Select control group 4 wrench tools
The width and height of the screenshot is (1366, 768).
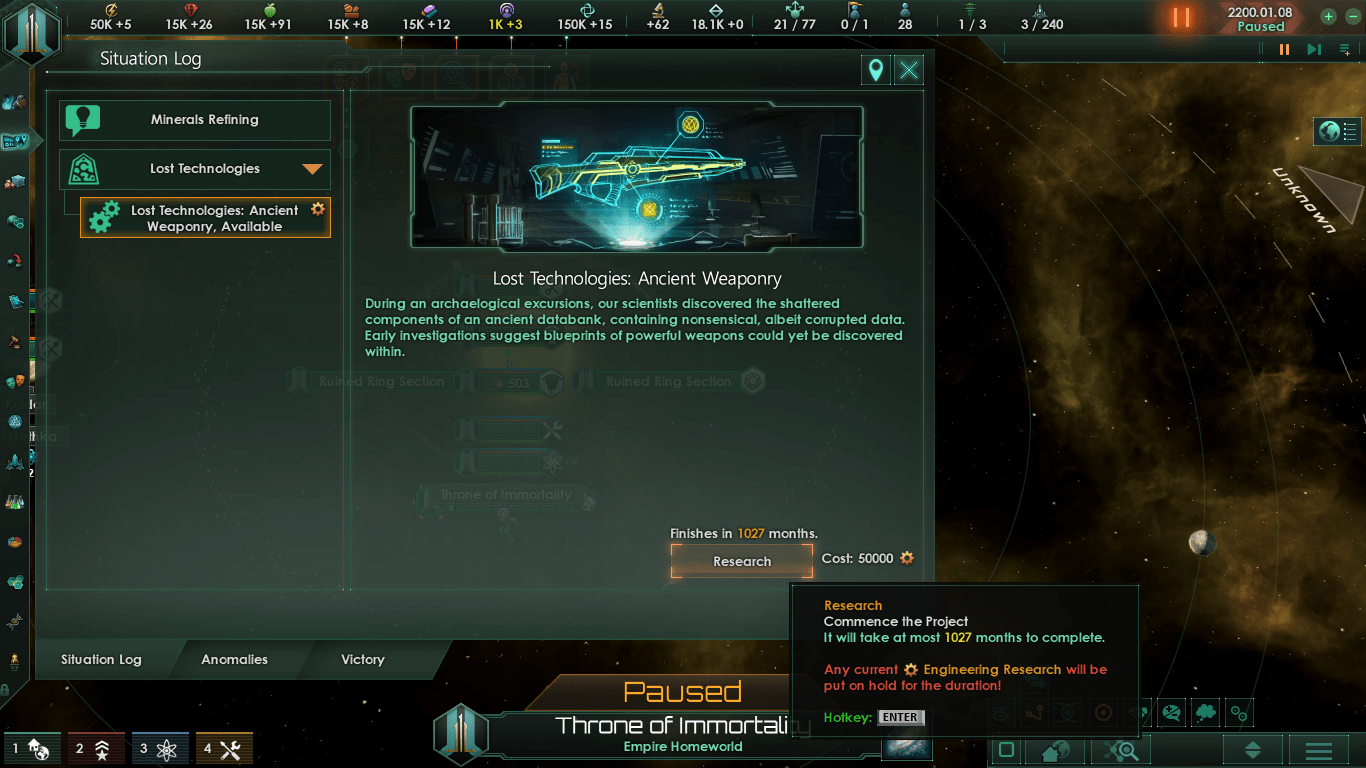click(x=224, y=749)
